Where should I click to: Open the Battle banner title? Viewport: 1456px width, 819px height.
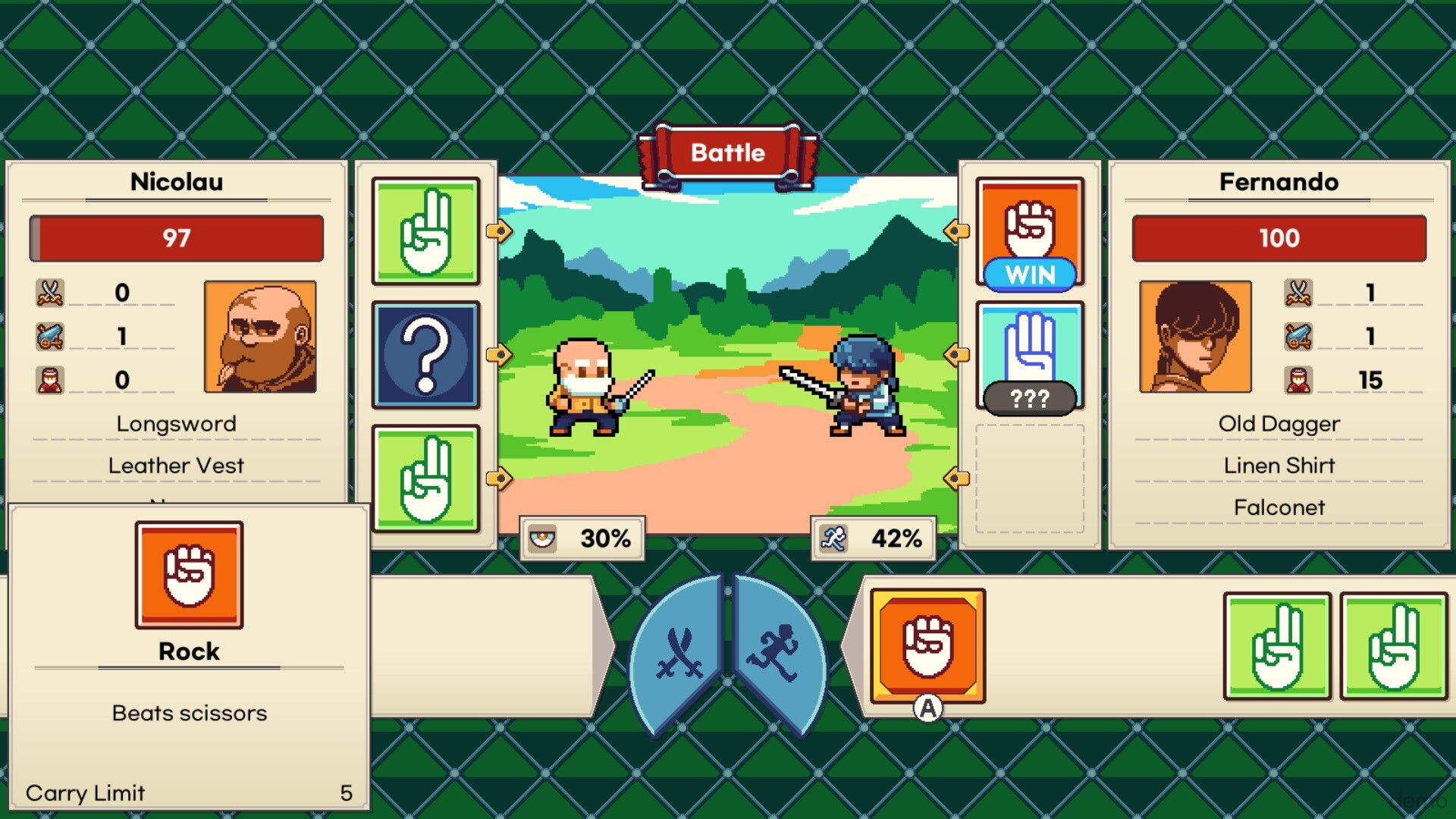point(727,152)
